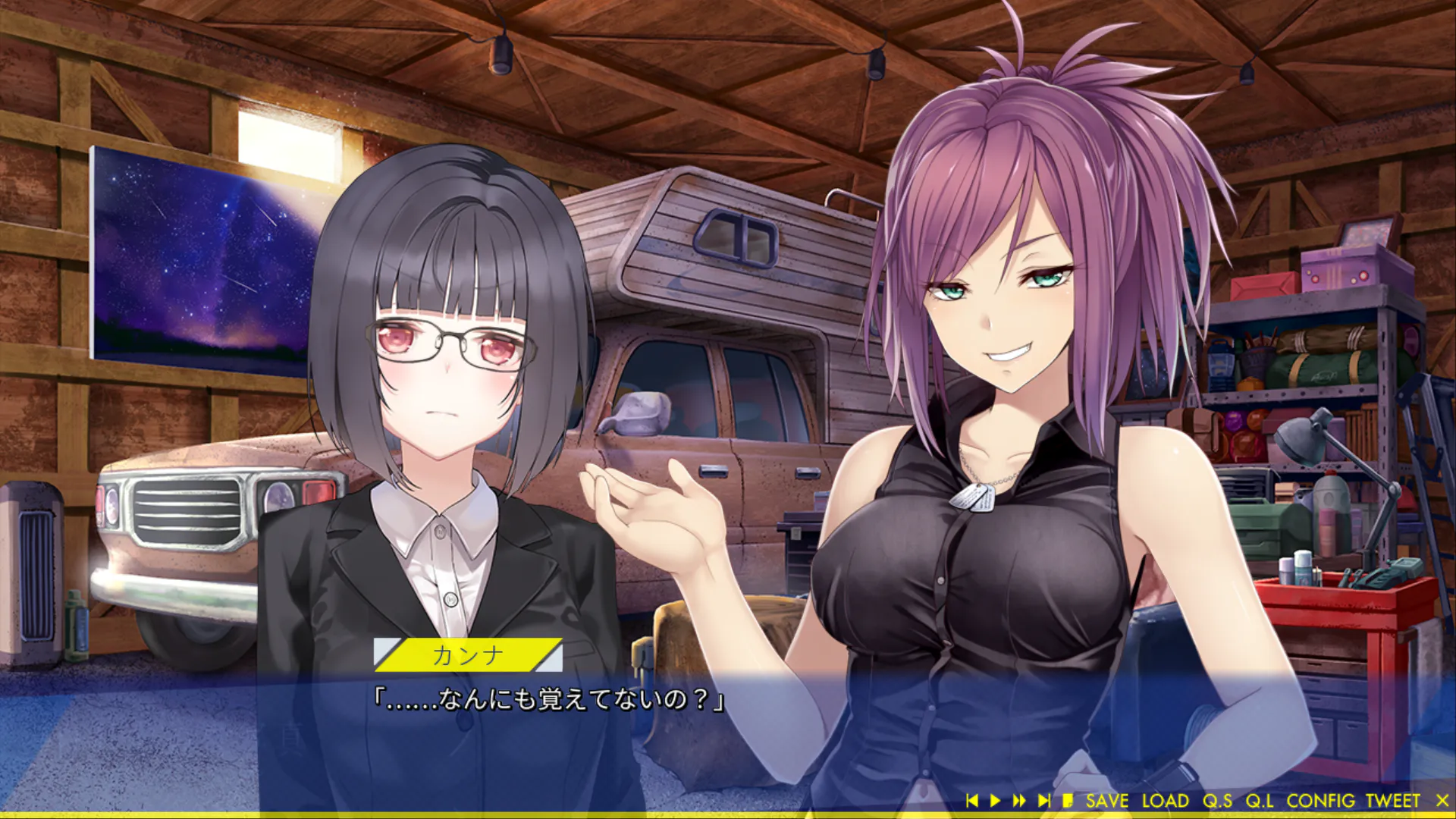The height and width of the screenshot is (819, 1456).
Task: Skip ahead to the next scene
Action: 1044,801
